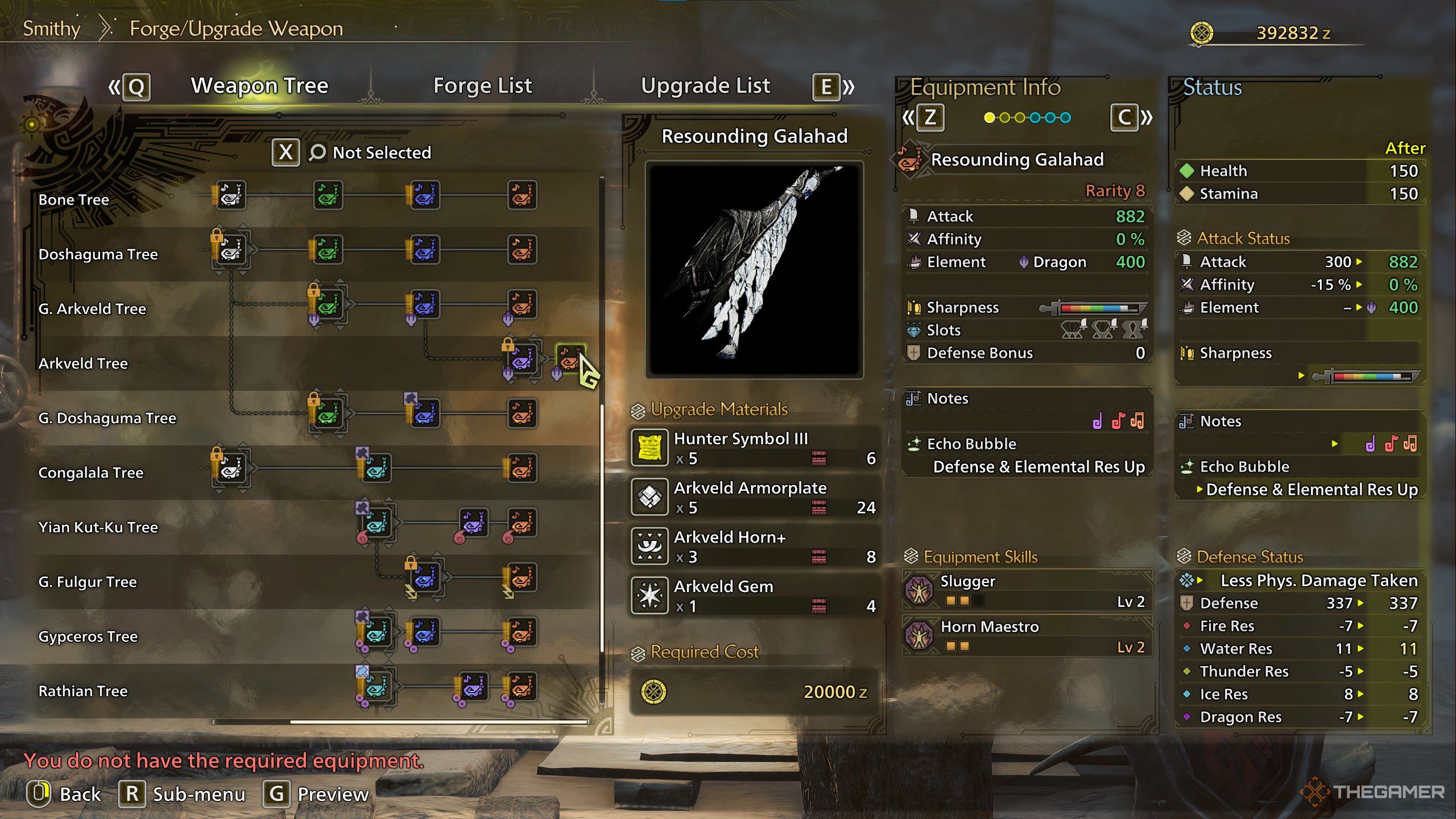This screenshot has height=819, width=1456.
Task: Open the weapon Preview
Action: coord(316,794)
